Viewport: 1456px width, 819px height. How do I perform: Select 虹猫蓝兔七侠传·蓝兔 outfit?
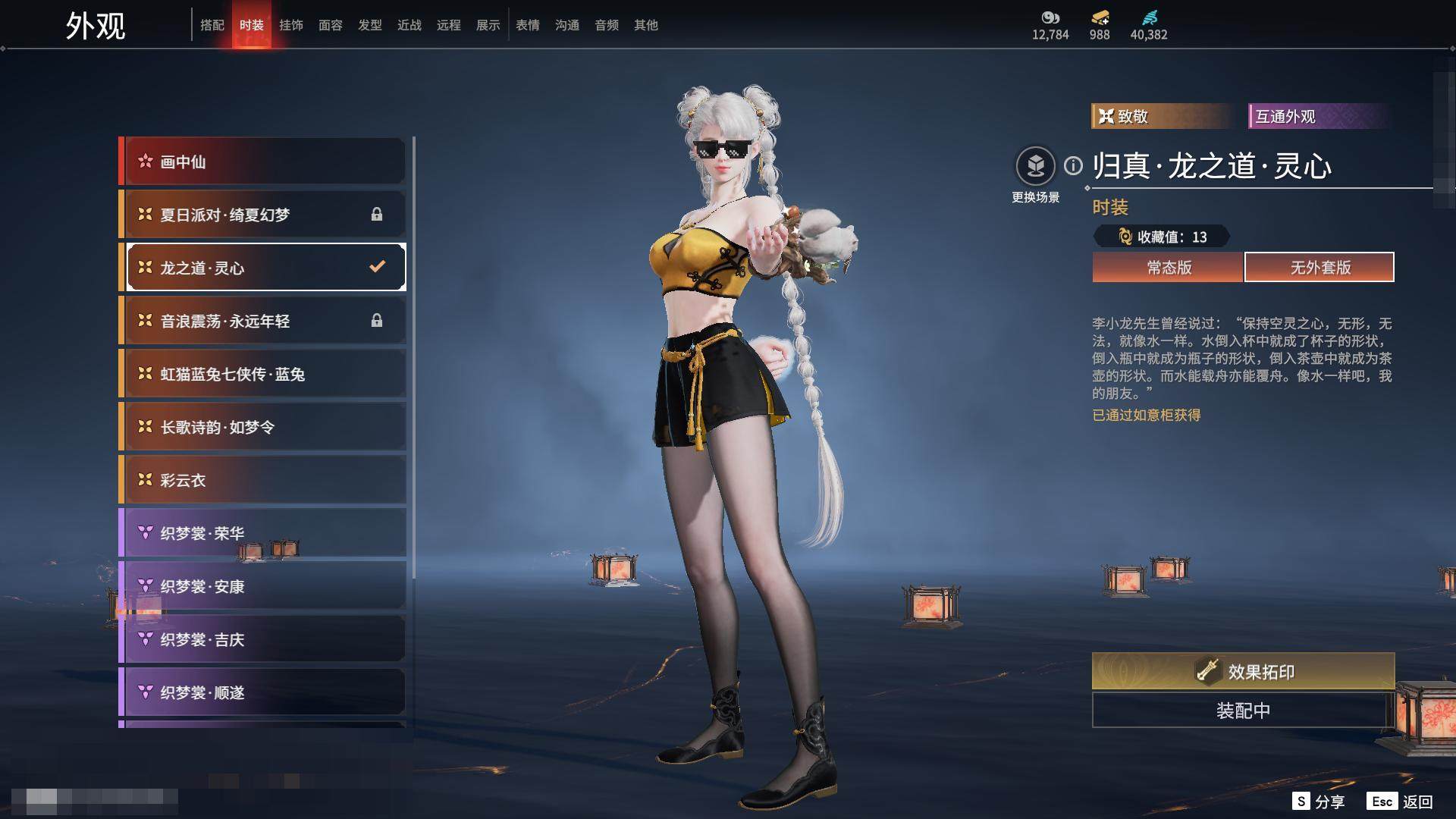coord(262,374)
